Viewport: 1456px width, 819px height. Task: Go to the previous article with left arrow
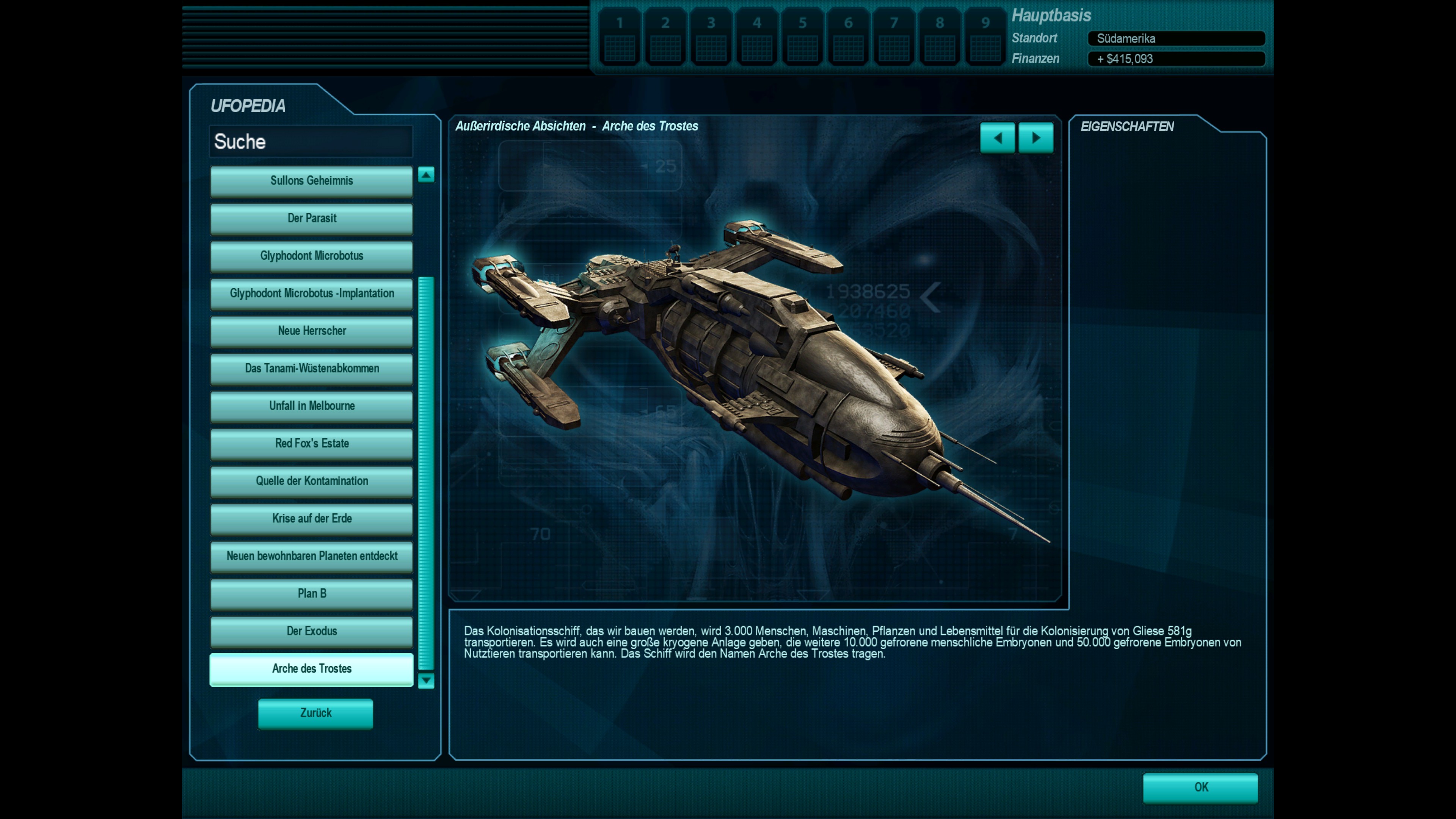tap(998, 137)
